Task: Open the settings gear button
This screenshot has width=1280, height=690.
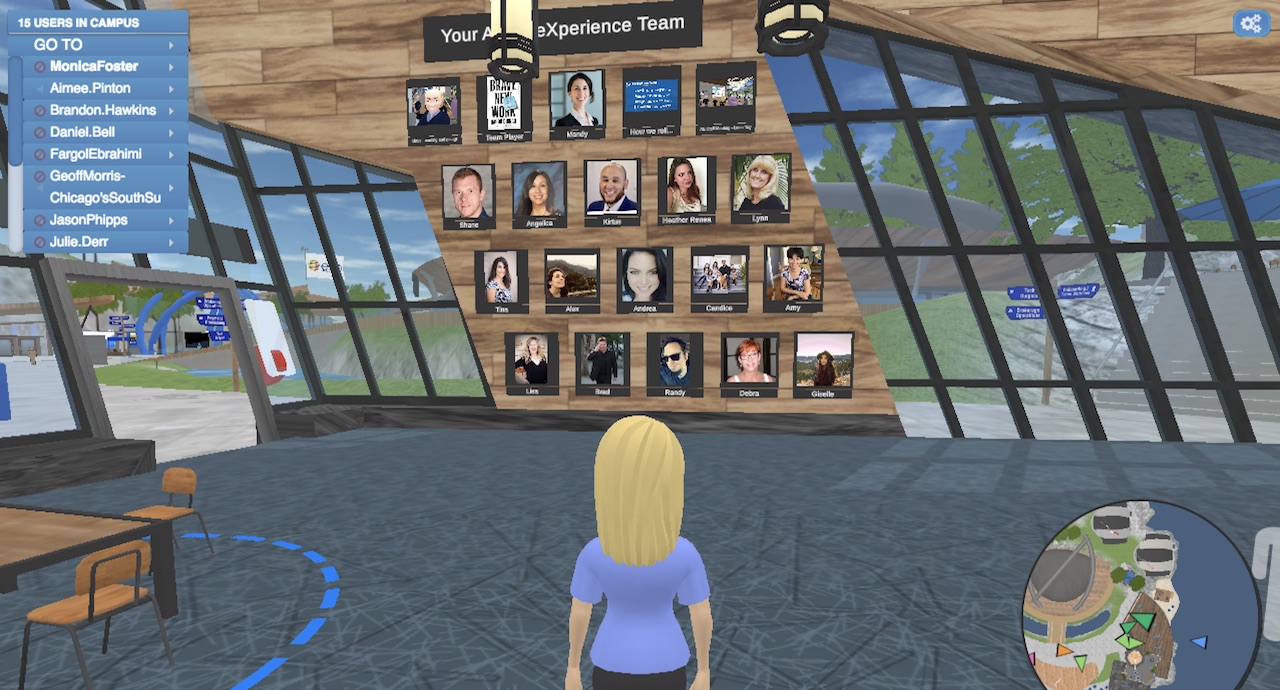Action: (x=1250, y=23)
